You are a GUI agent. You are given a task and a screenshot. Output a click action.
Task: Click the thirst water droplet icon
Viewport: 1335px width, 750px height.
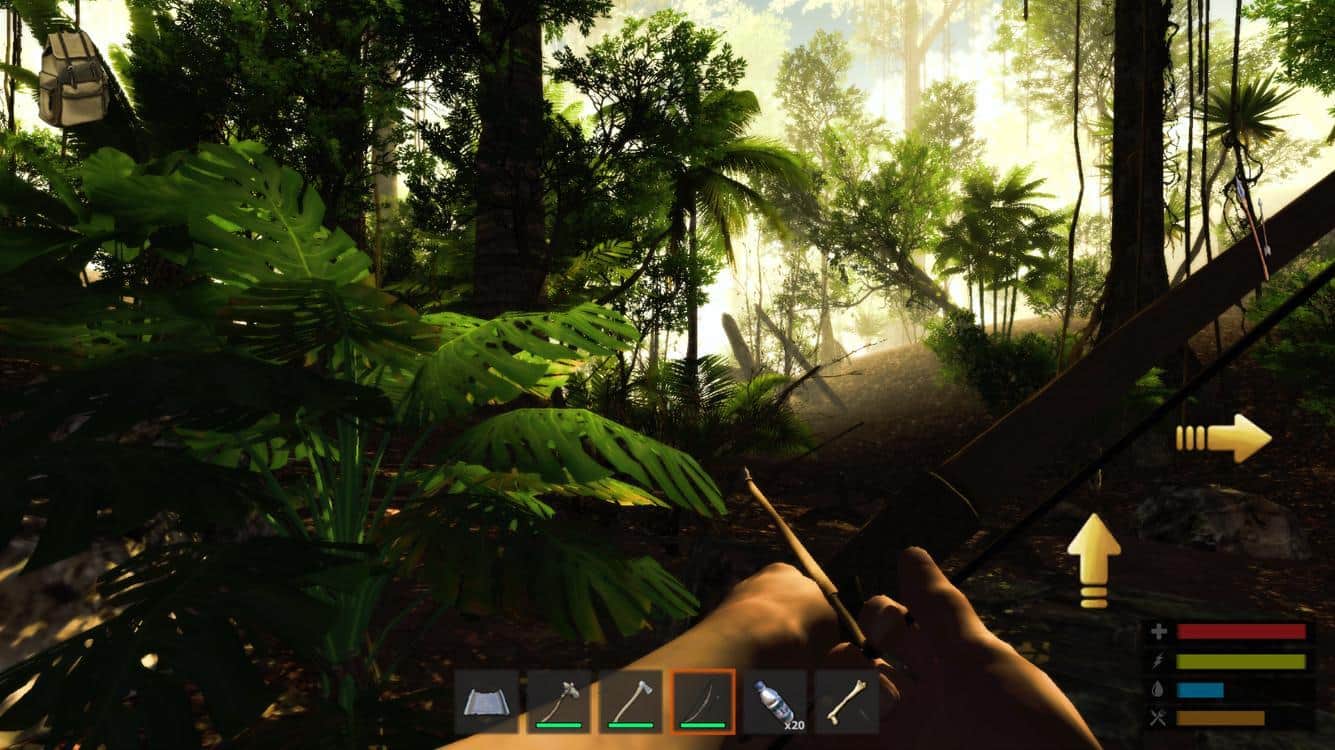pos(1157,689)
